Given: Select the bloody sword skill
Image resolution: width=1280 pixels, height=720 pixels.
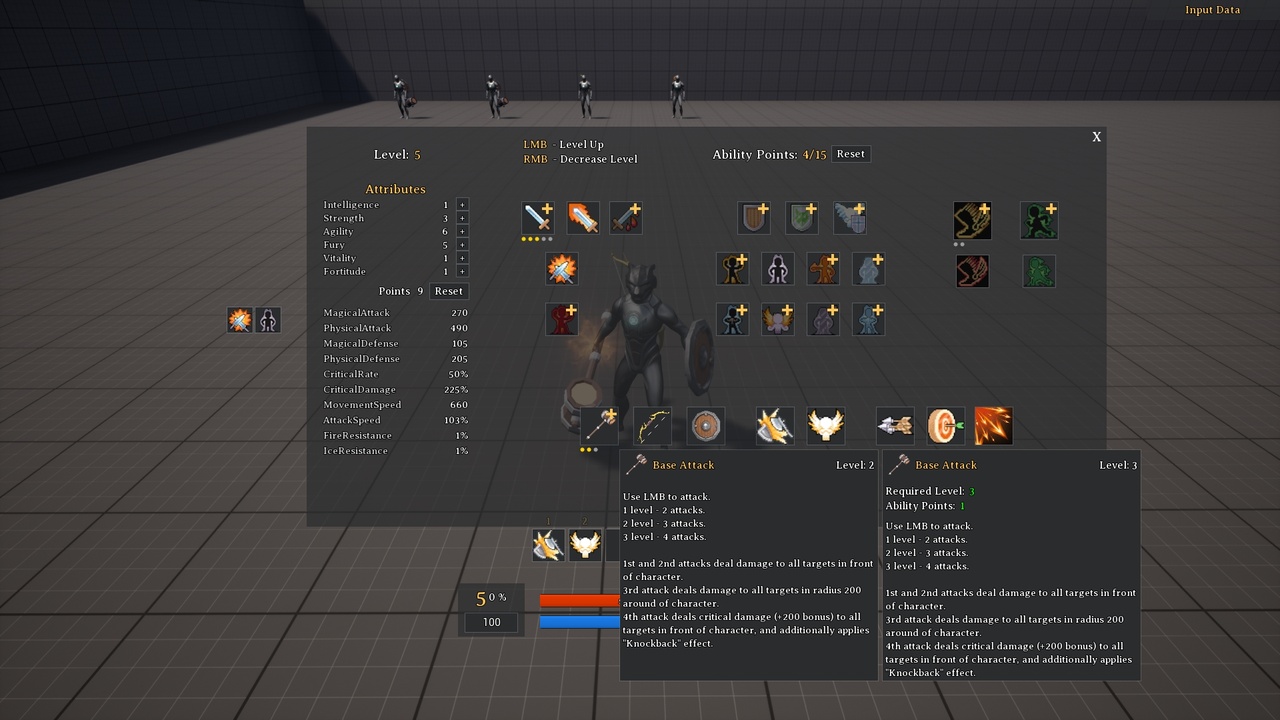Looking at the screenshot, I should coord(626,218).
